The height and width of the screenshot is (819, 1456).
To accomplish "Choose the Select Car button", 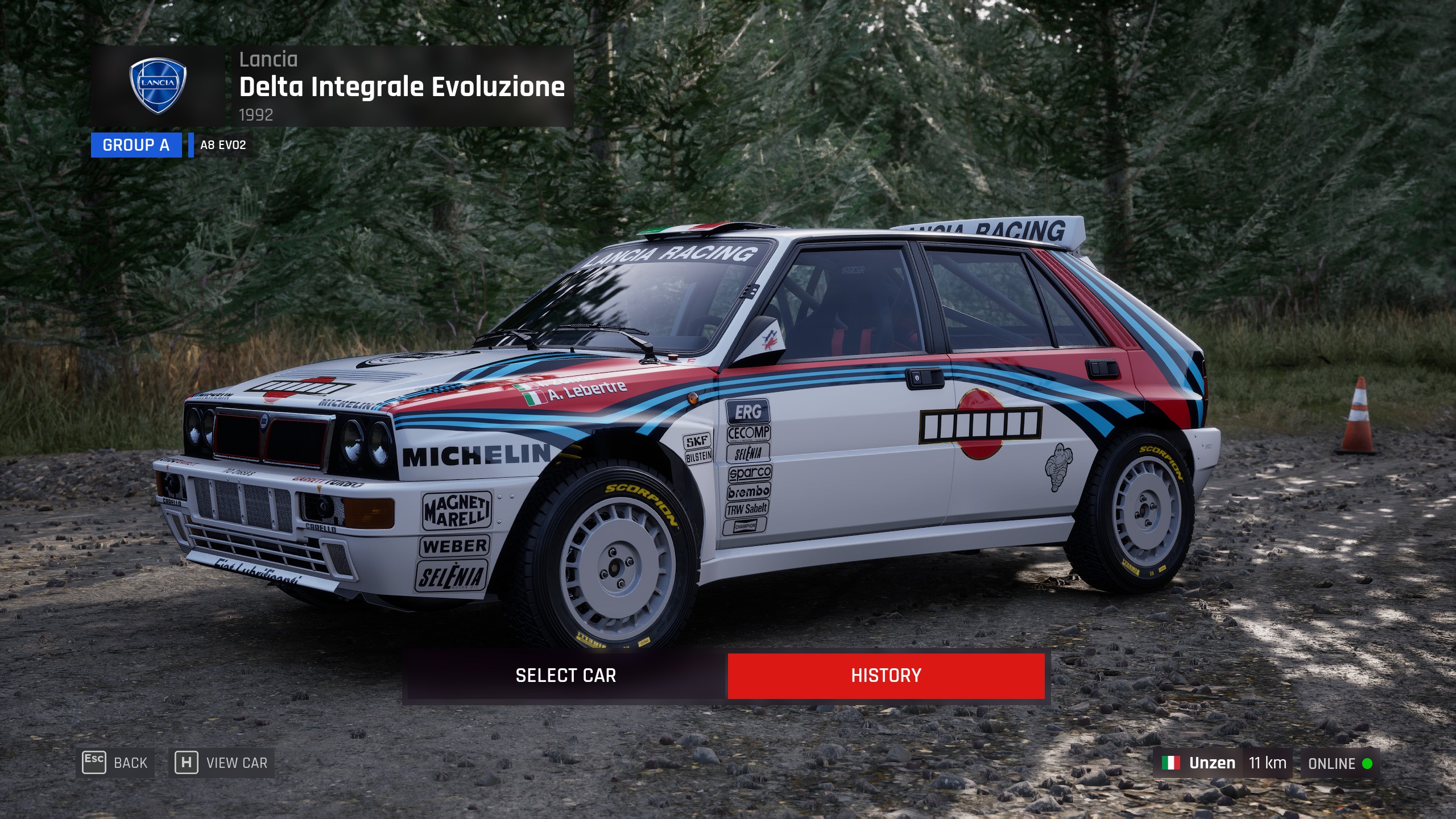I will [565, 676].
